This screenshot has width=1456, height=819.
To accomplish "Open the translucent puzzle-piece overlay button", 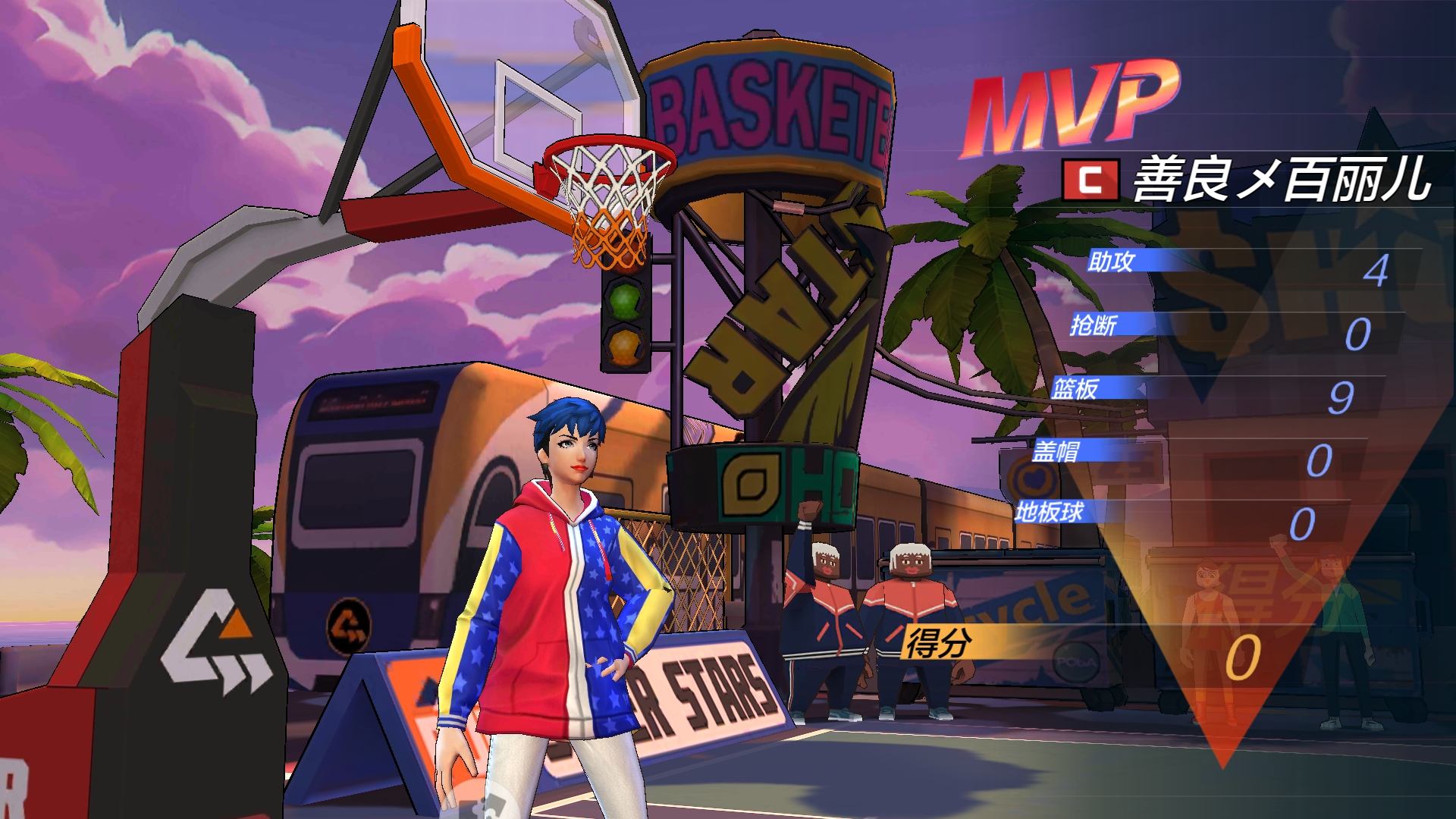I will 484,804.
